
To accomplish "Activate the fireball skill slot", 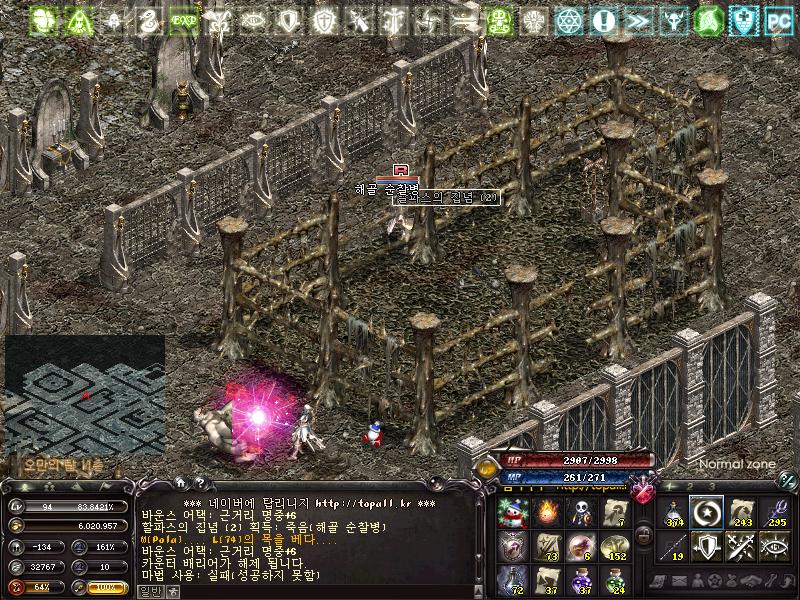I will coord(546,513).
